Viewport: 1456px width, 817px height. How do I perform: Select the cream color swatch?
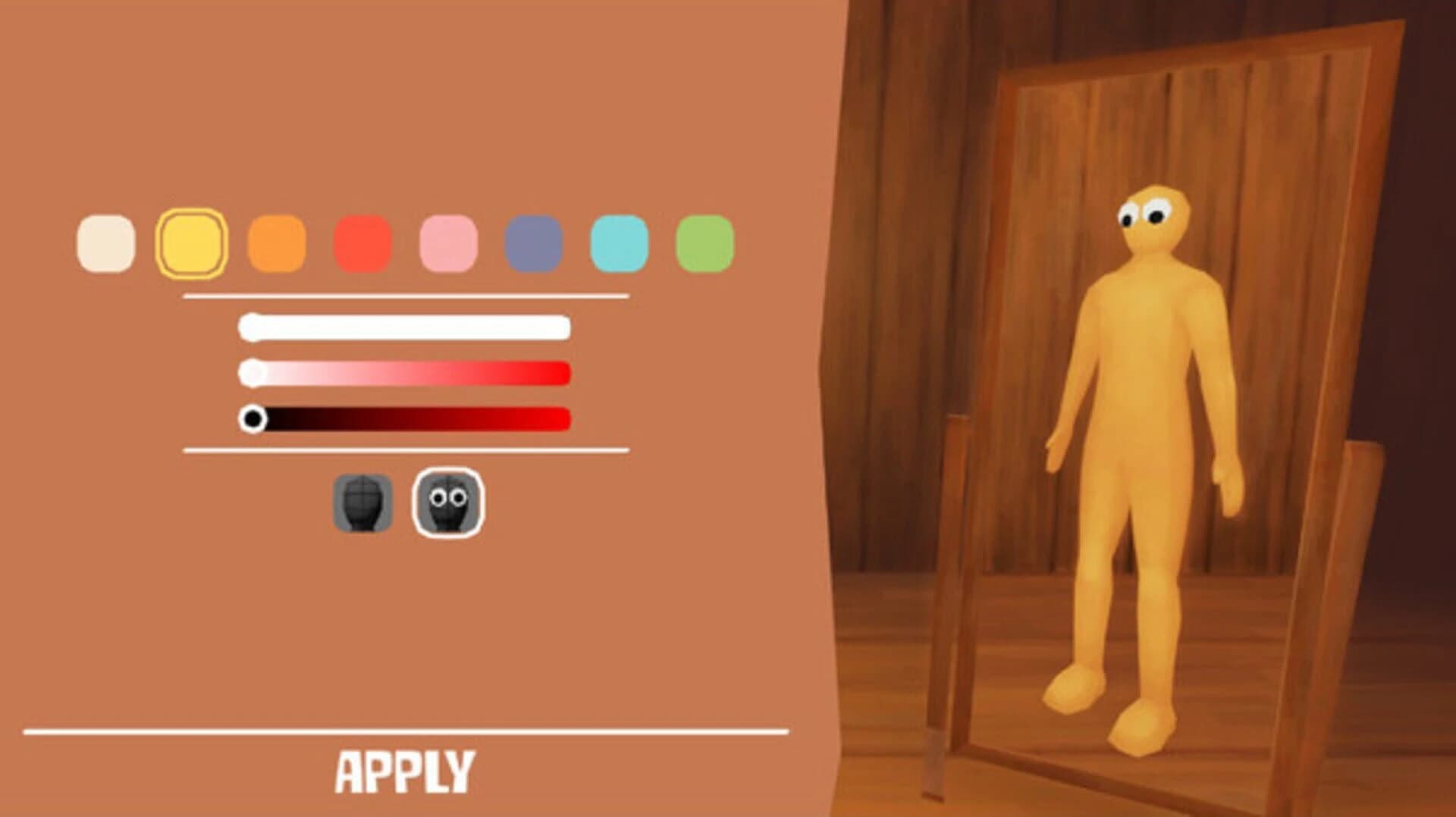(x=108, y=242)
